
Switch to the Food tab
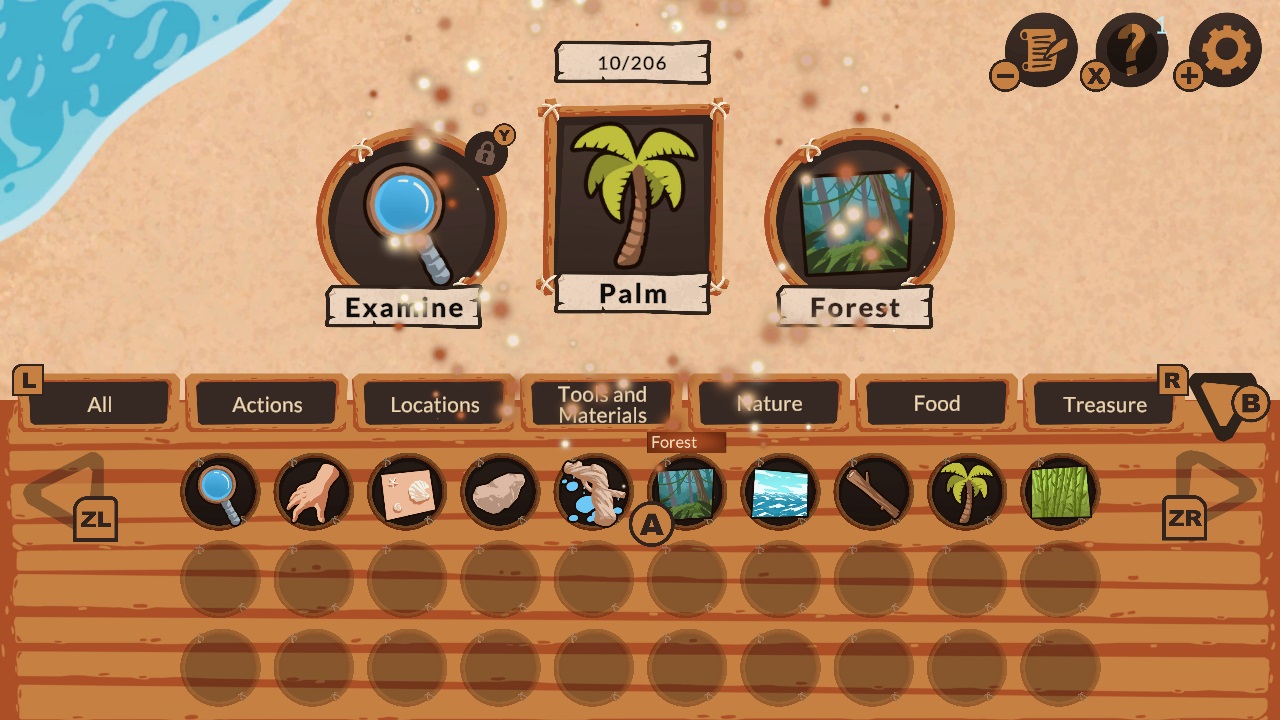click(x=936, y=403)
